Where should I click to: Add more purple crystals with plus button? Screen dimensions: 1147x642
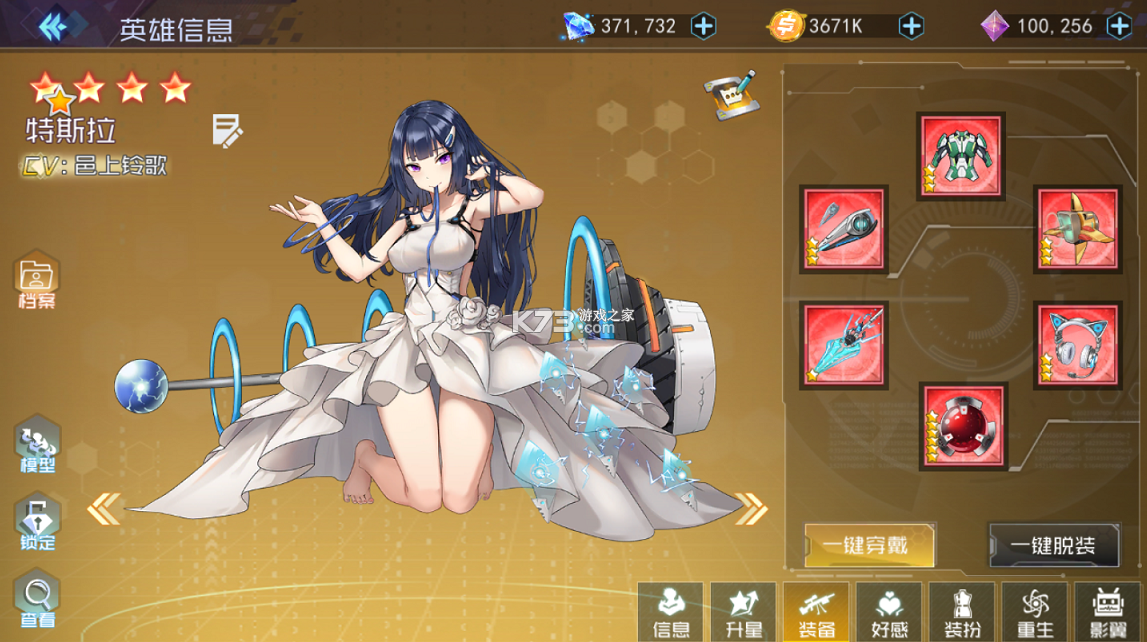click(1118, 26)
